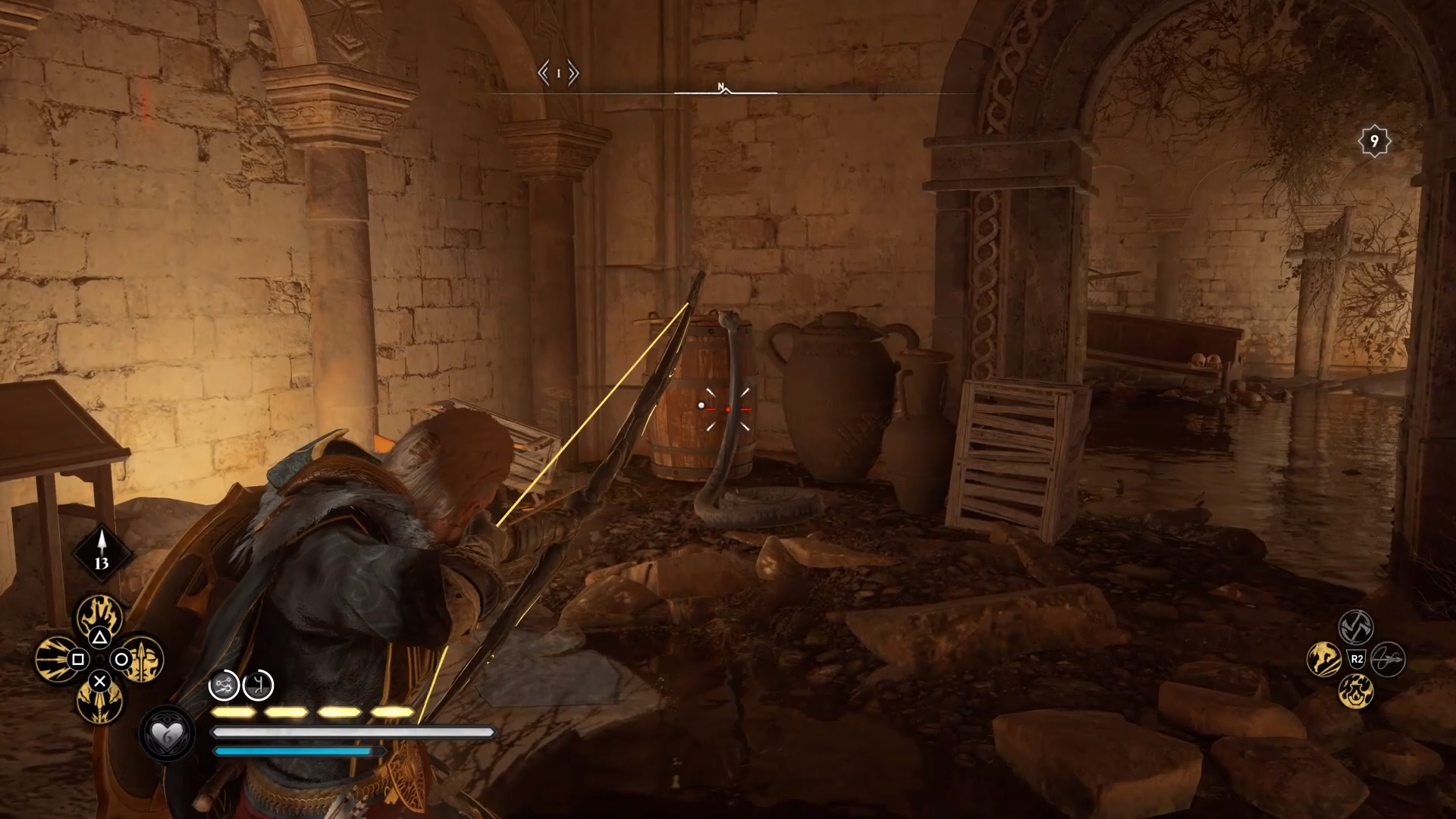Use the arrow burst ability on the left wheel
Image resolution: width=1456 pixels, height=819 pixels.
click(x=56, y=659)
